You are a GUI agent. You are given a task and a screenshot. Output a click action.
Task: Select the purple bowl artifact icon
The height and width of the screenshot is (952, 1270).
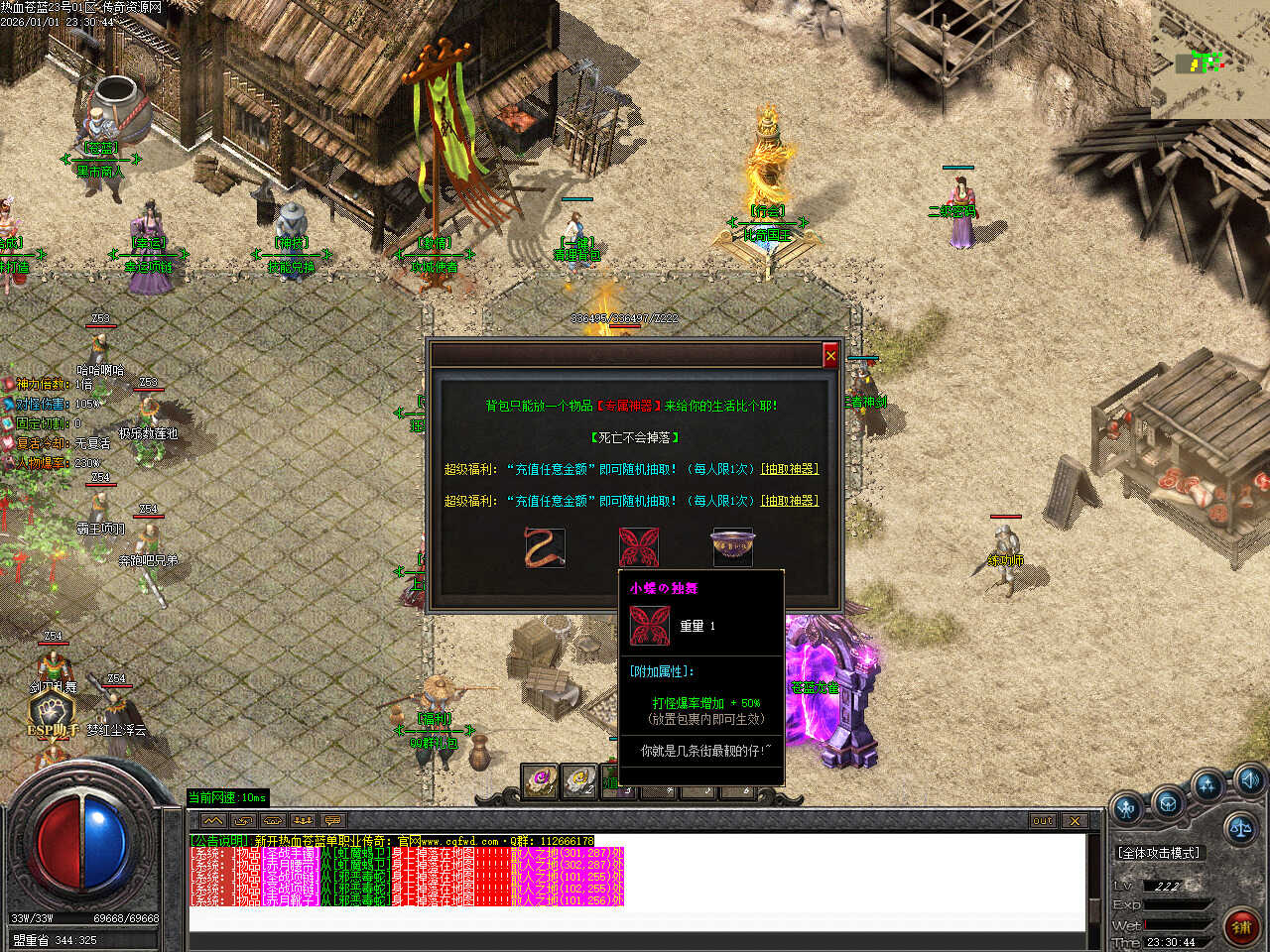[x=732, y=547]
